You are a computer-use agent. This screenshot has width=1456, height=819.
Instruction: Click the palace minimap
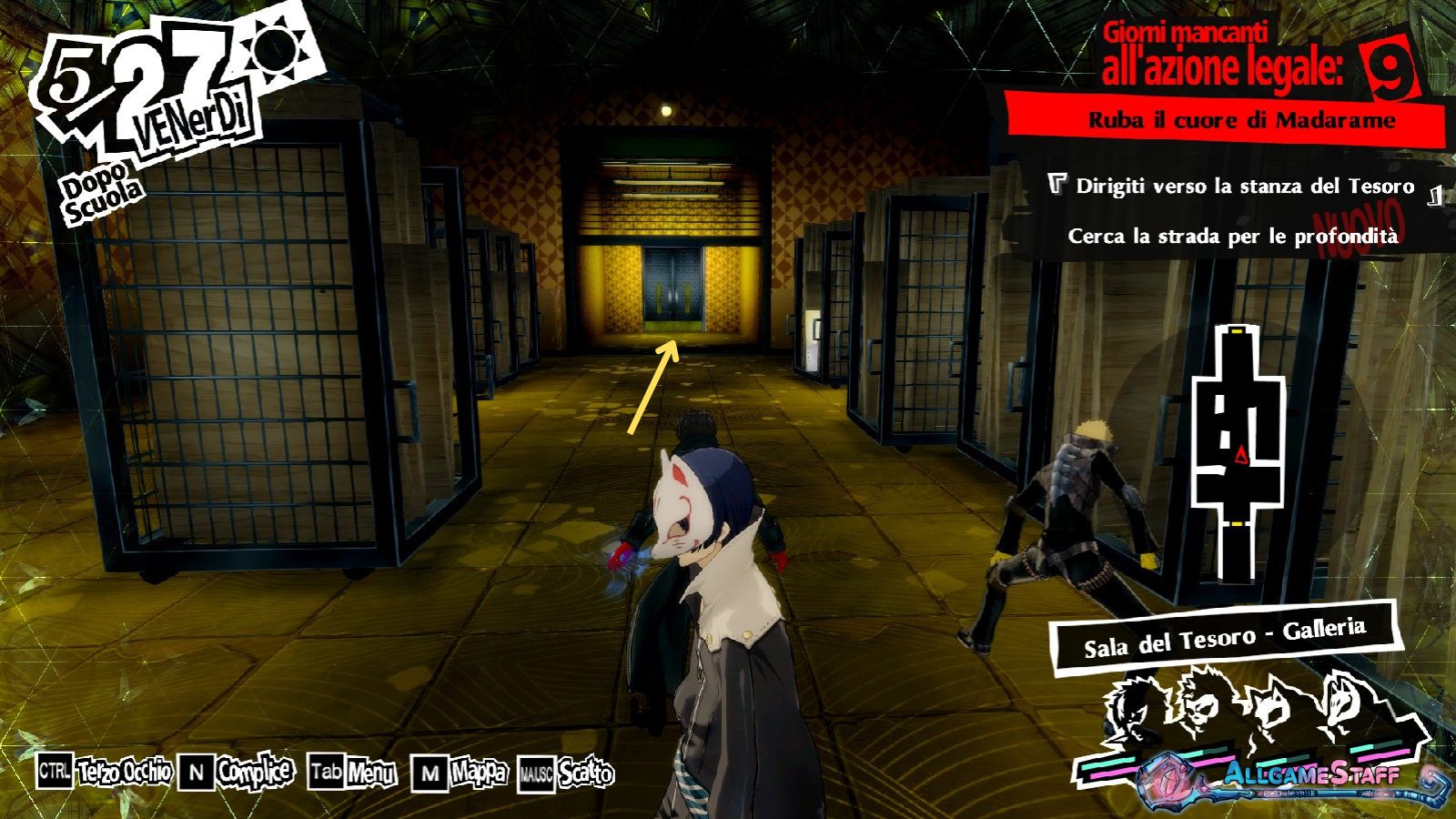[1239, 451]
